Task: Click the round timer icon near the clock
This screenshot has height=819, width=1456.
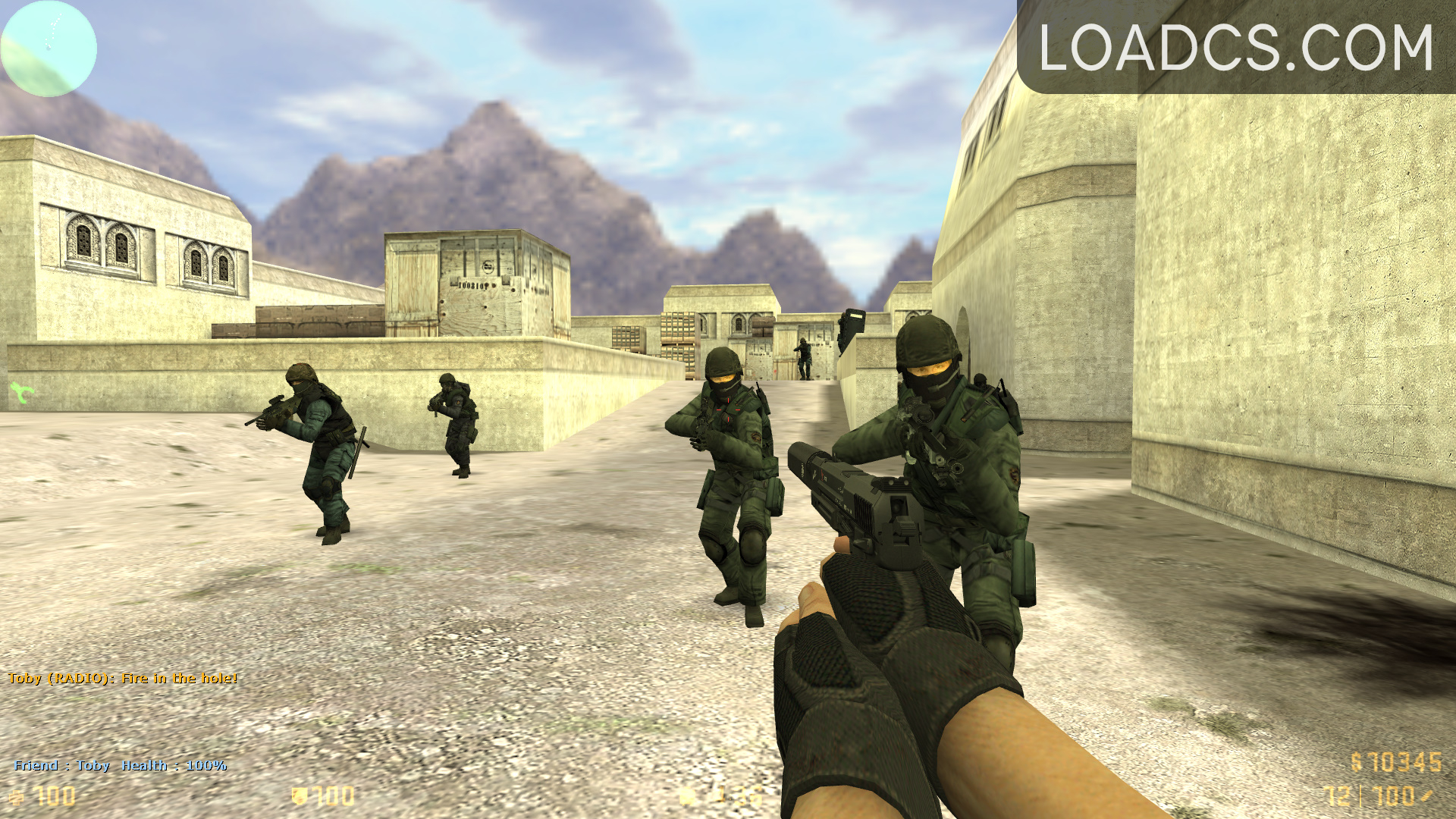Action: click(x=686, y=798)
